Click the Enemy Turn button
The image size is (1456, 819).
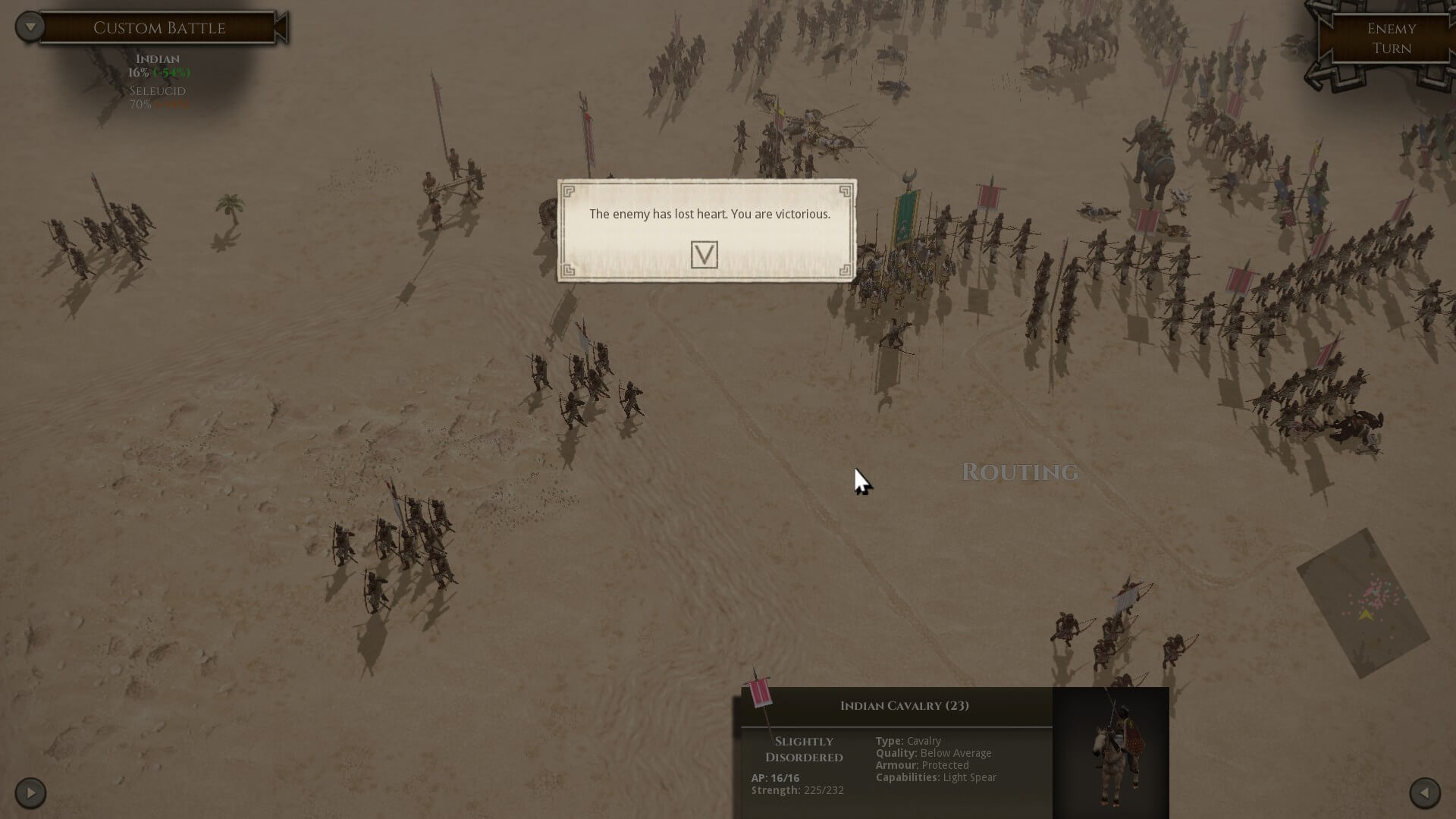1391,39
